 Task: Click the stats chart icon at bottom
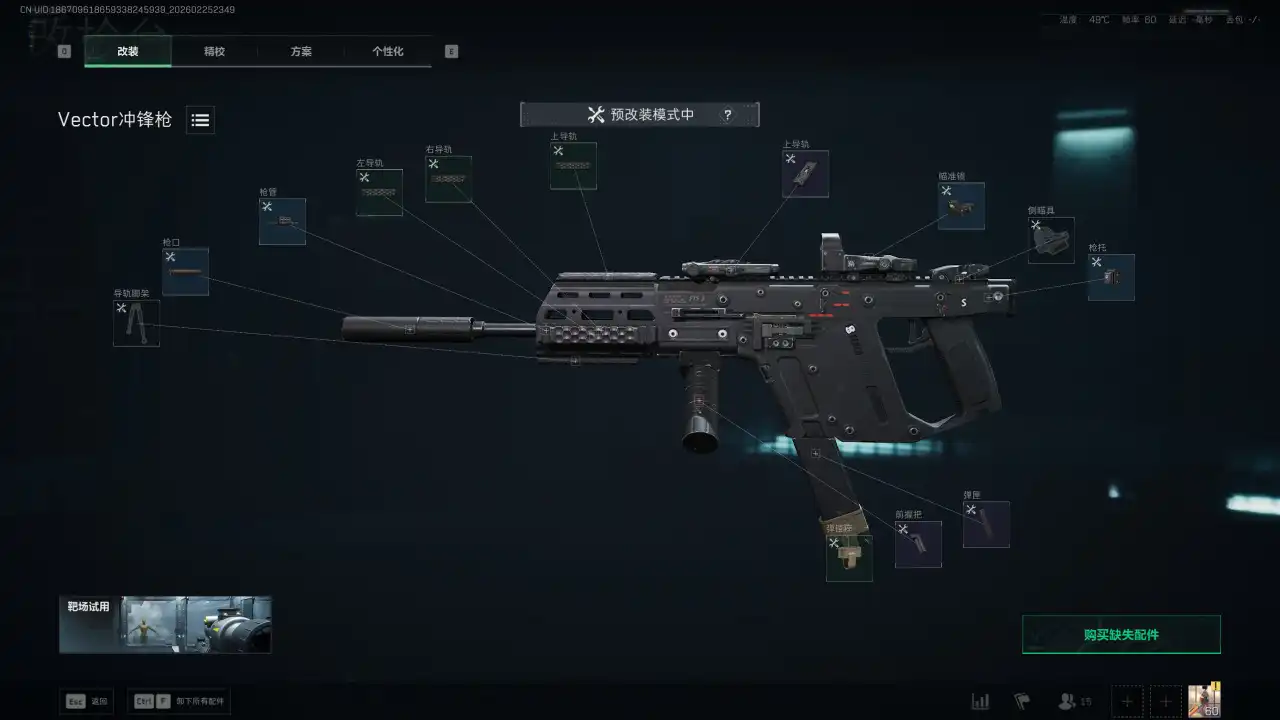pos(980,701)
